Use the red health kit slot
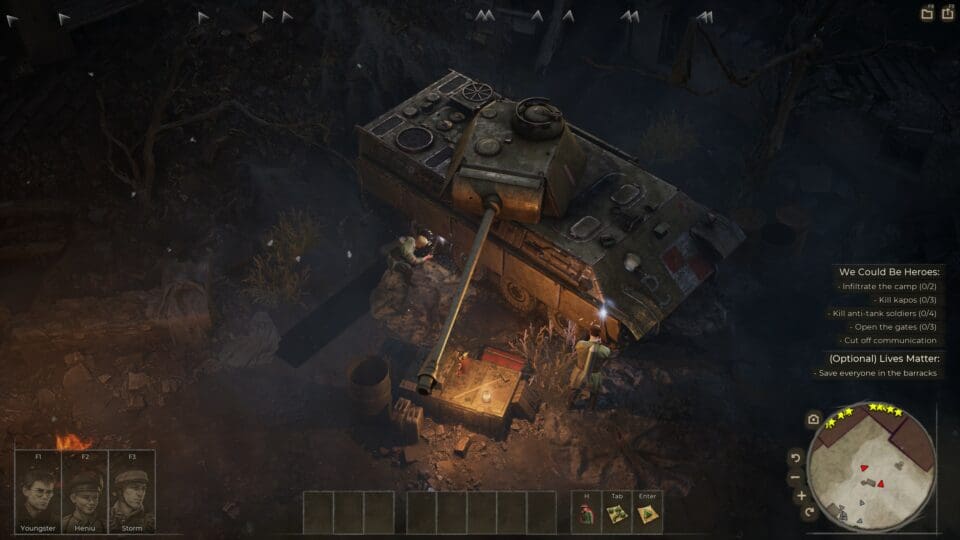Image resolution: width=960 pixels, height=540 pixels. click(x=586, y=514)
